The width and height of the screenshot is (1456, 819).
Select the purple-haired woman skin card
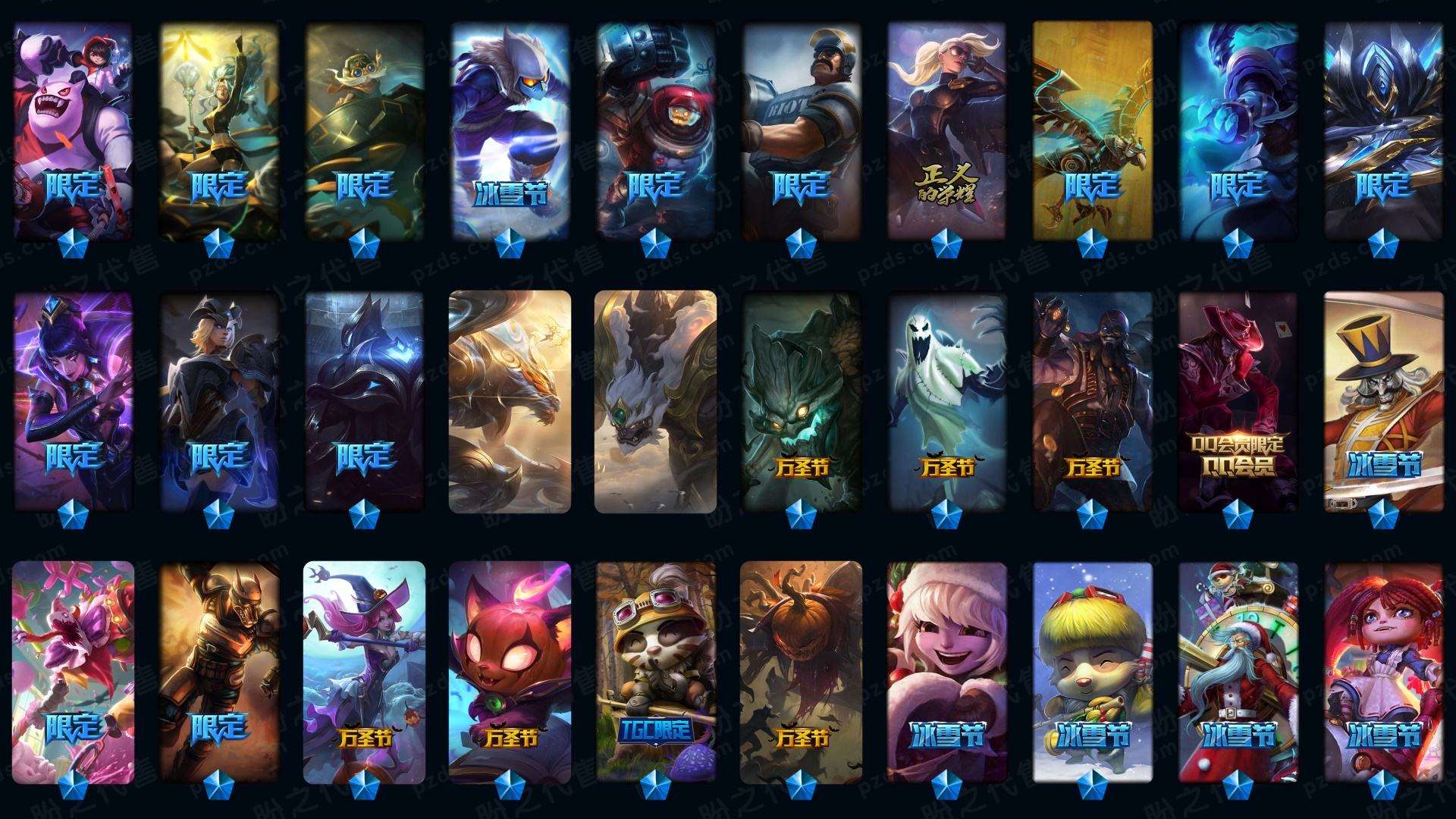point(73,400)
